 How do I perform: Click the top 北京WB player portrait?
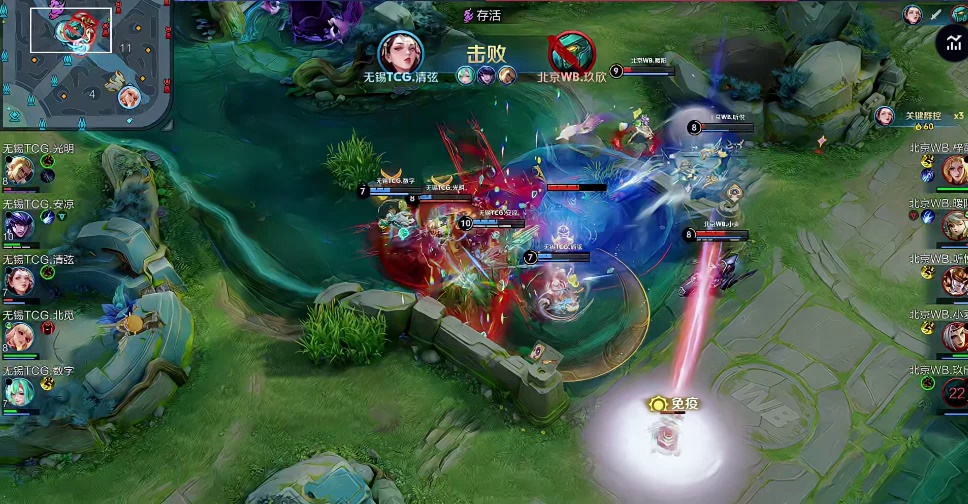954,170
